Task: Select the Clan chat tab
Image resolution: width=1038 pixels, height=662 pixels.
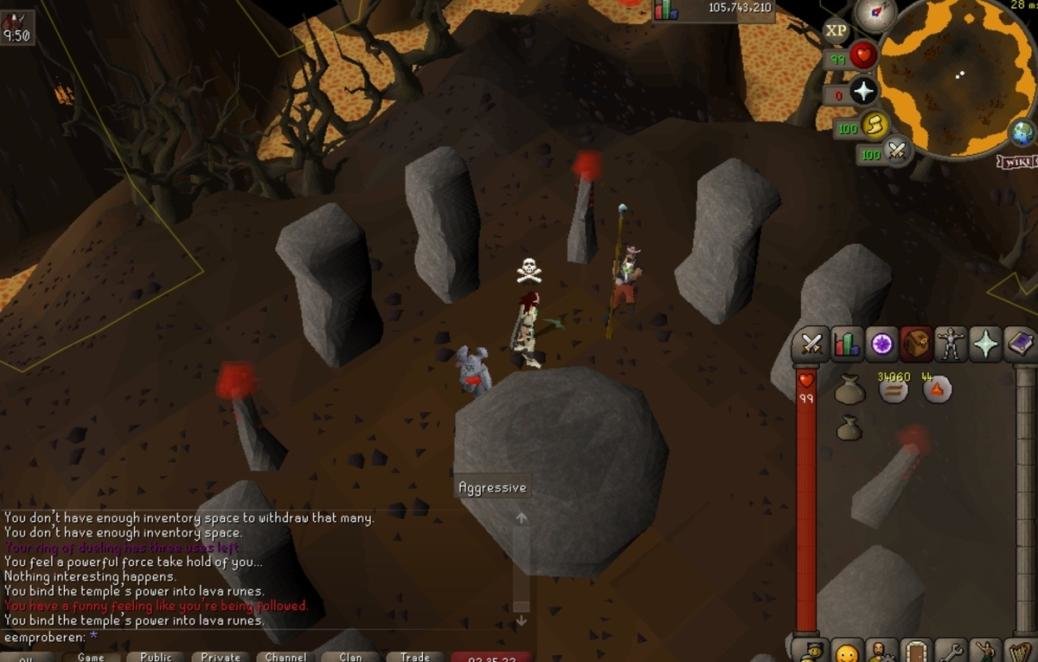Action: [x=350, y=657]
